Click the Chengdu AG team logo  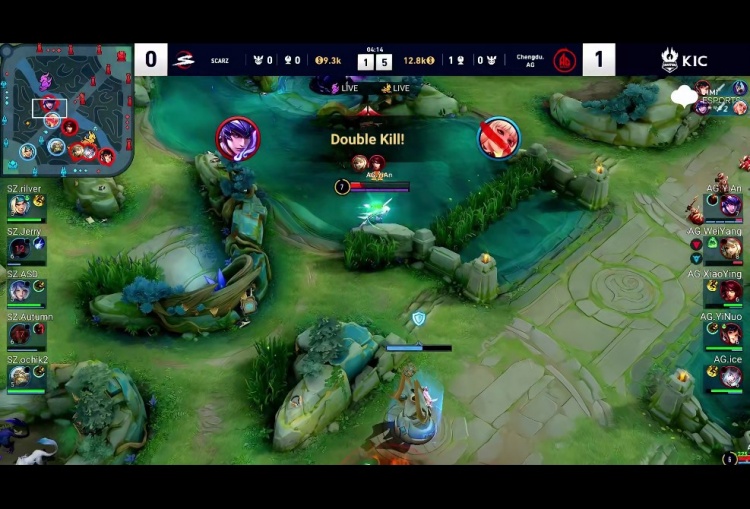[565, 60]
